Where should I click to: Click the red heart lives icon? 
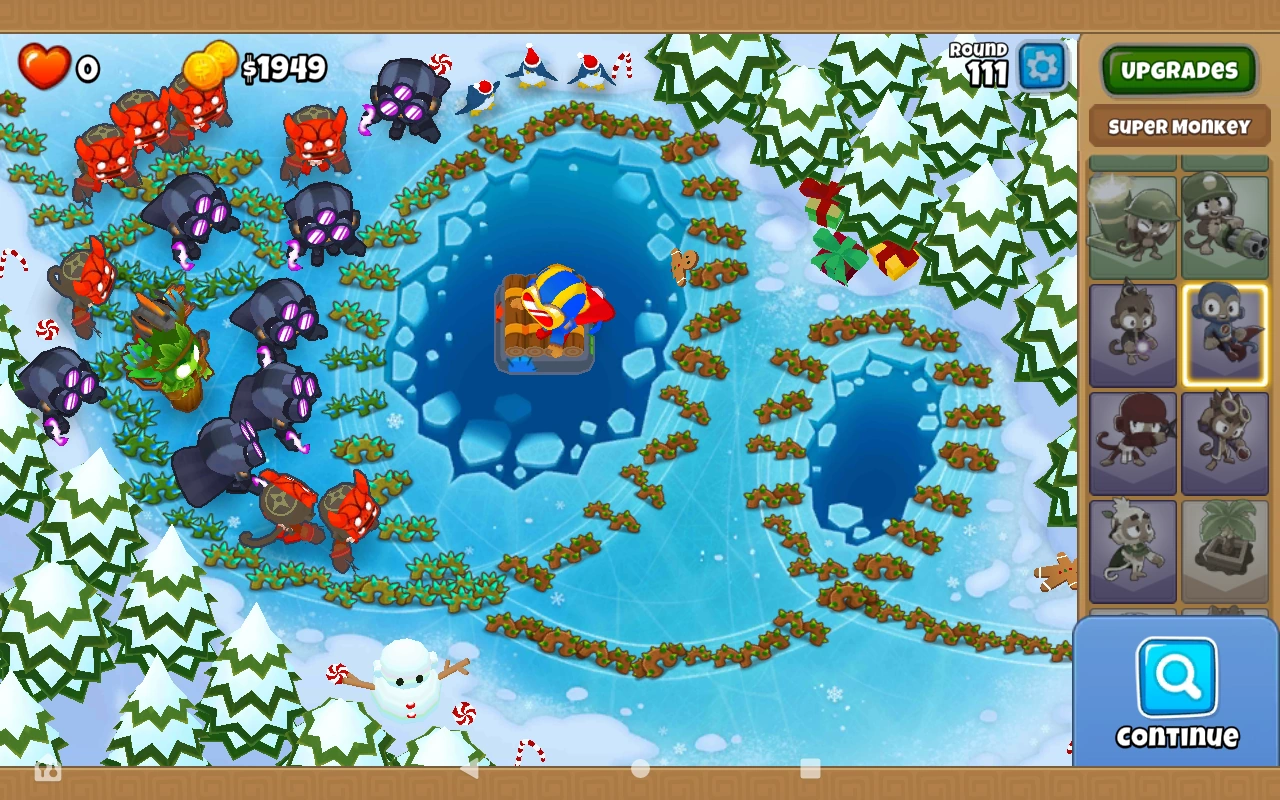click(x=44, y=65)
